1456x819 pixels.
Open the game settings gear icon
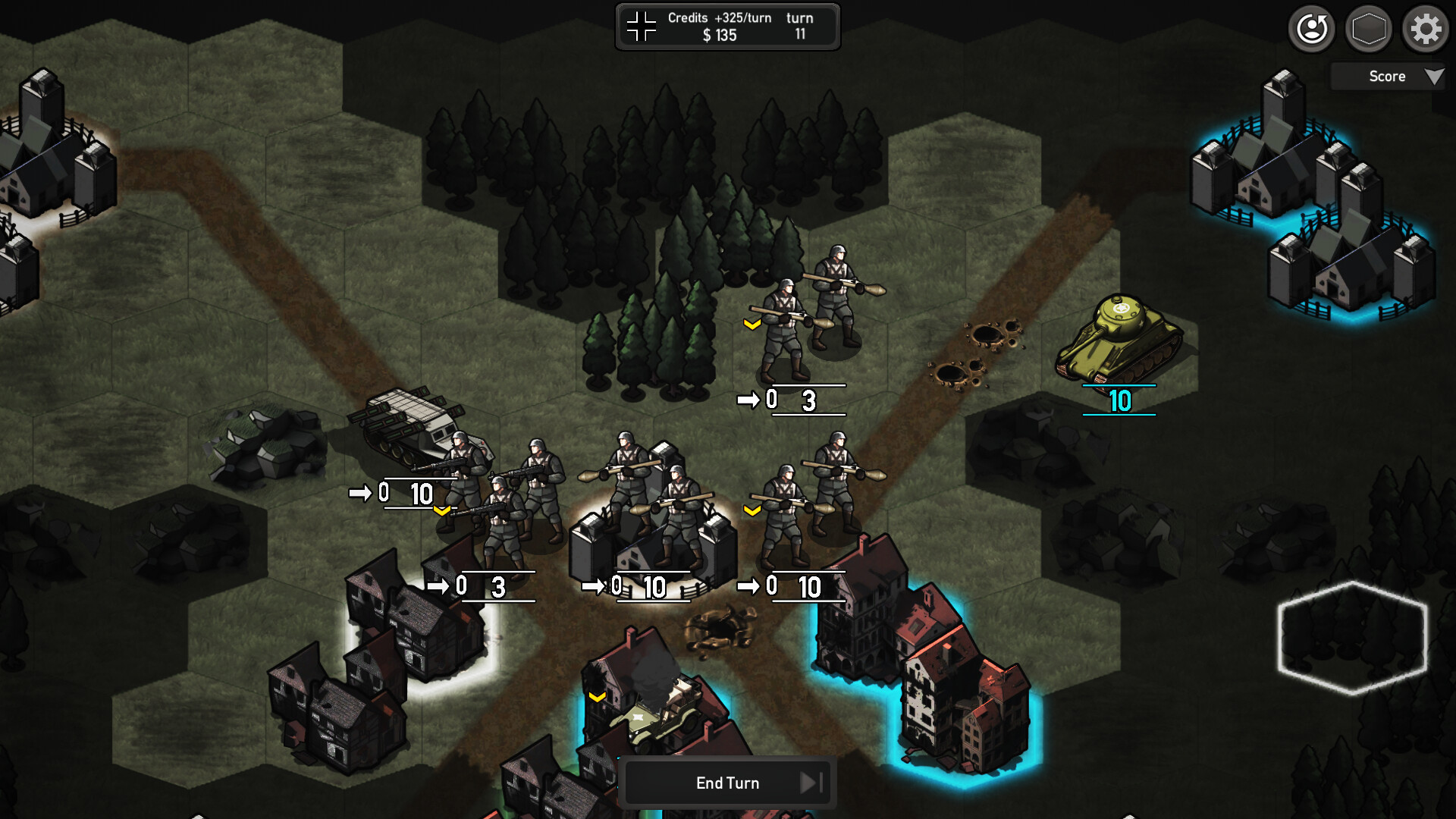tap(1425, 29)
